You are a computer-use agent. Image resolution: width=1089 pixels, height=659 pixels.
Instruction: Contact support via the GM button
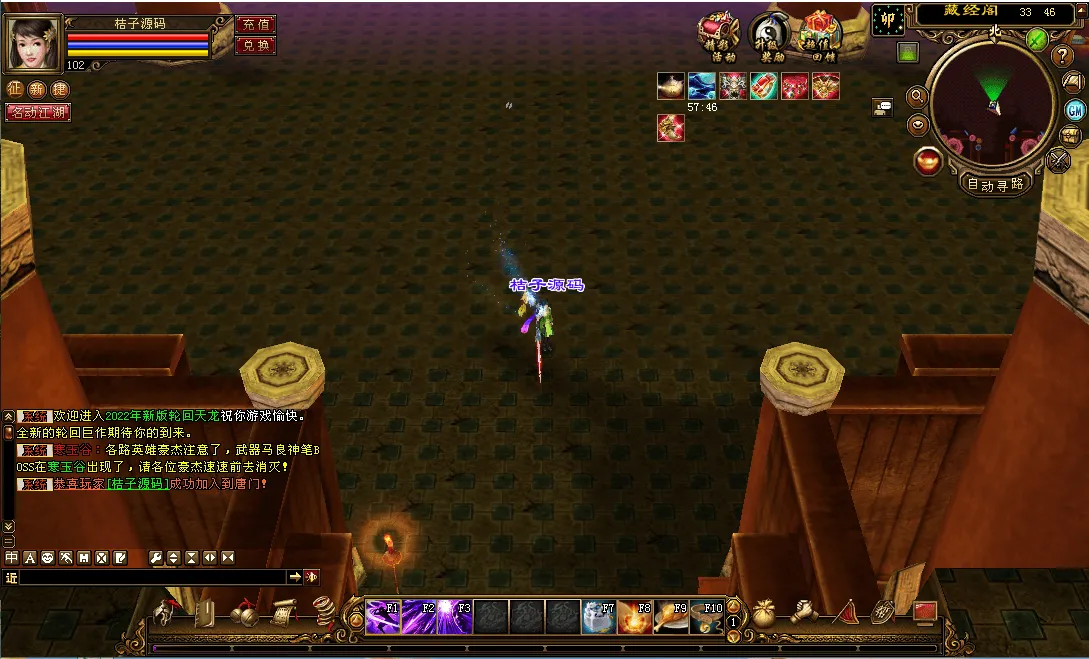1075,110
